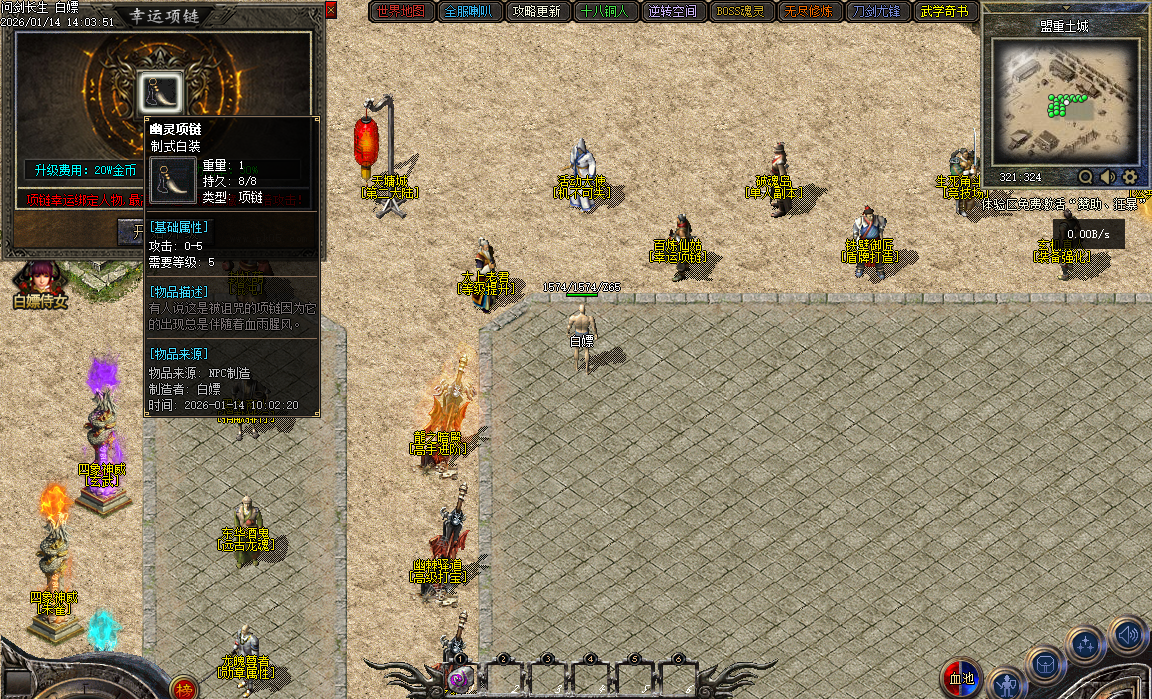This screenshot has height=699, width=1152.
Task: Open the bag with the round backpack icon
Action: pos(1045,664)
